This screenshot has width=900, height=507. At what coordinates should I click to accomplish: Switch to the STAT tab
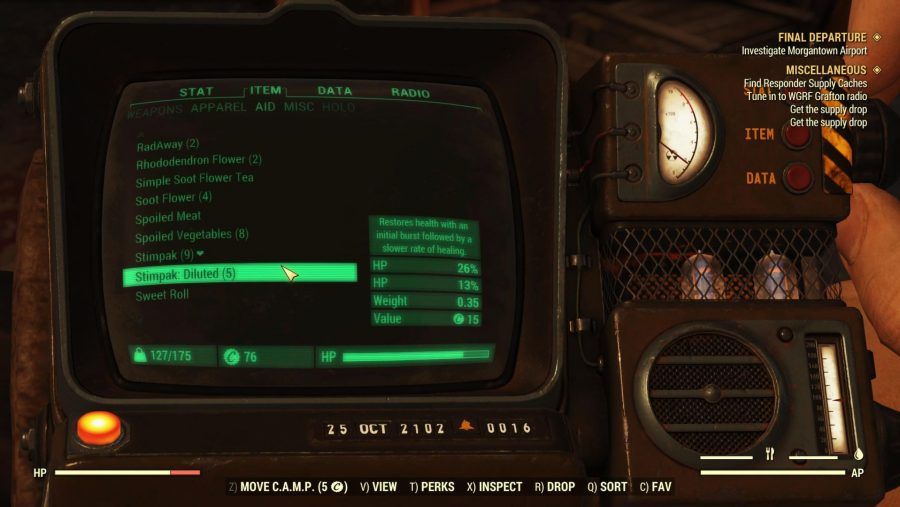click(x=196, y=92)
